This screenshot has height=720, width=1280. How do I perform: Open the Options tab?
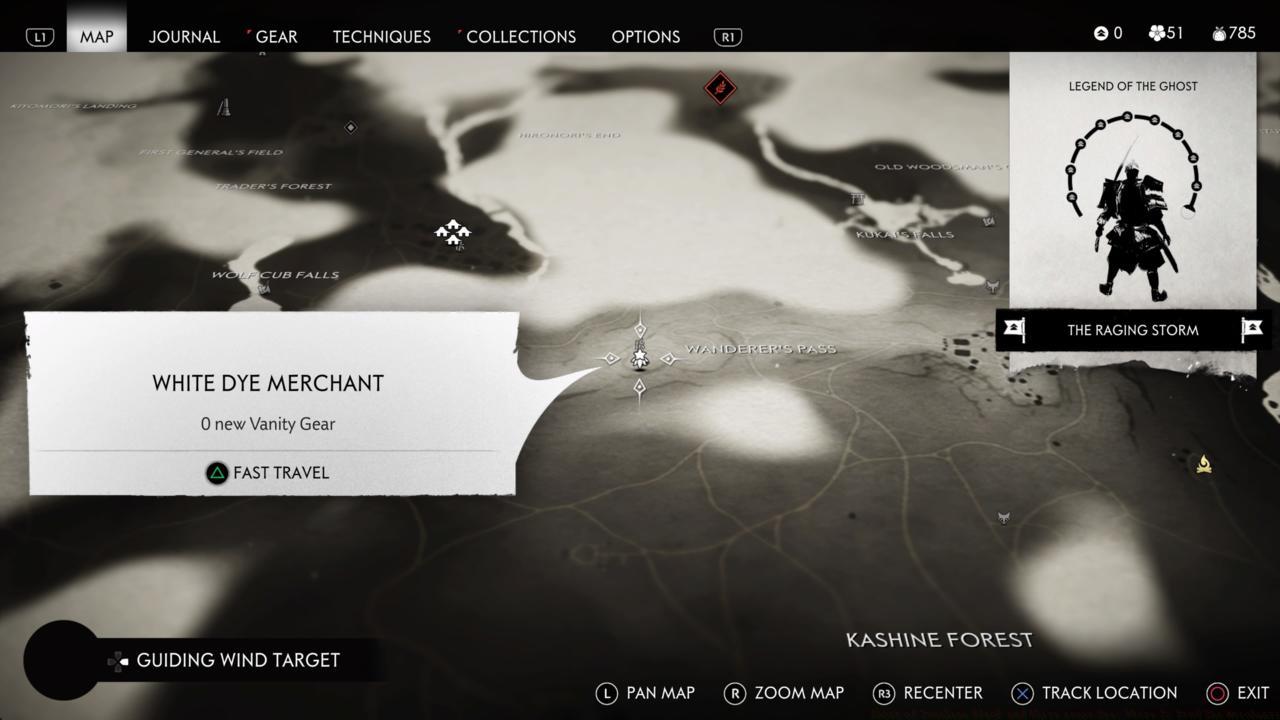[x=645, y=36]
